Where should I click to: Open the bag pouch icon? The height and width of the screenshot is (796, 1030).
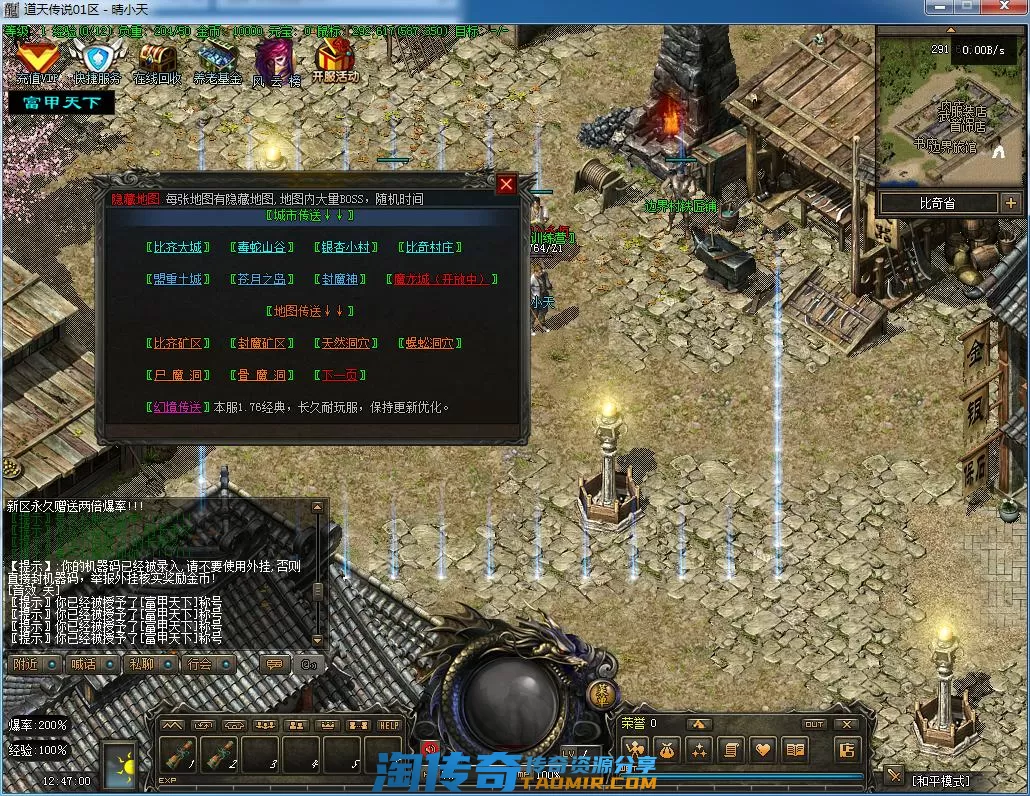pos(667,749)
